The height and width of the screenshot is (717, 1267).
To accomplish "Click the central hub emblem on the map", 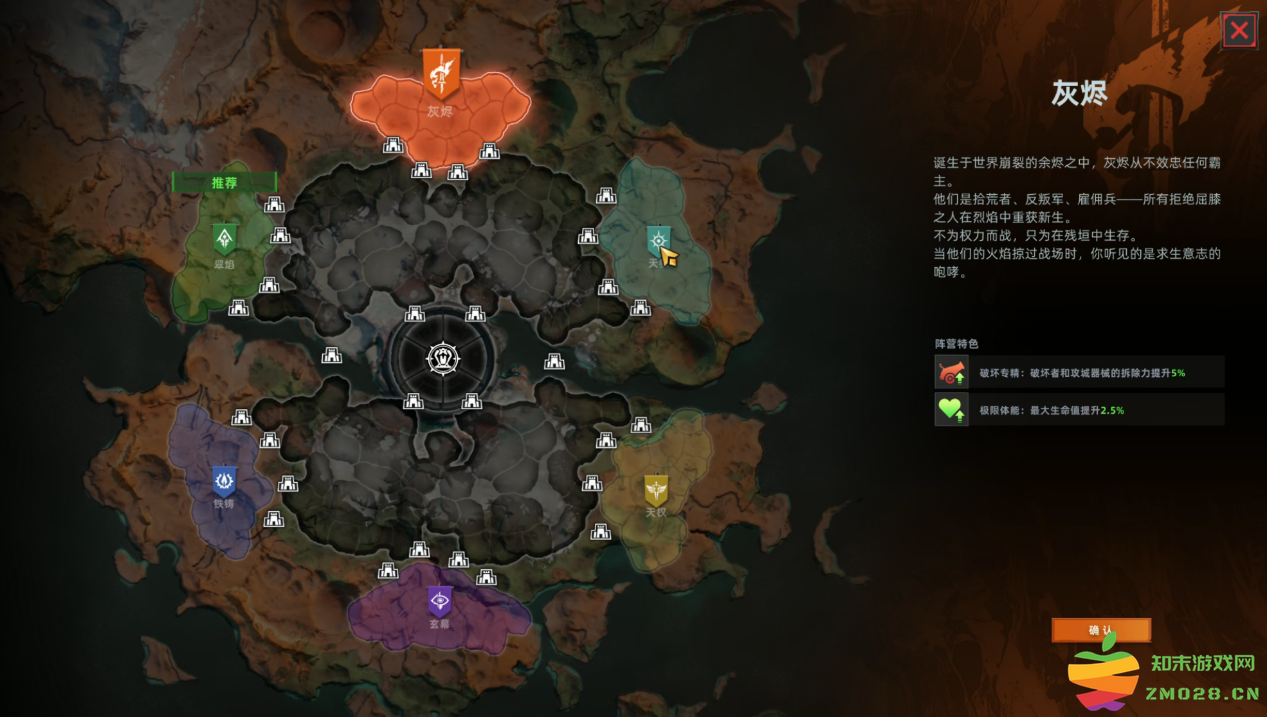I will tap(442, 358).
